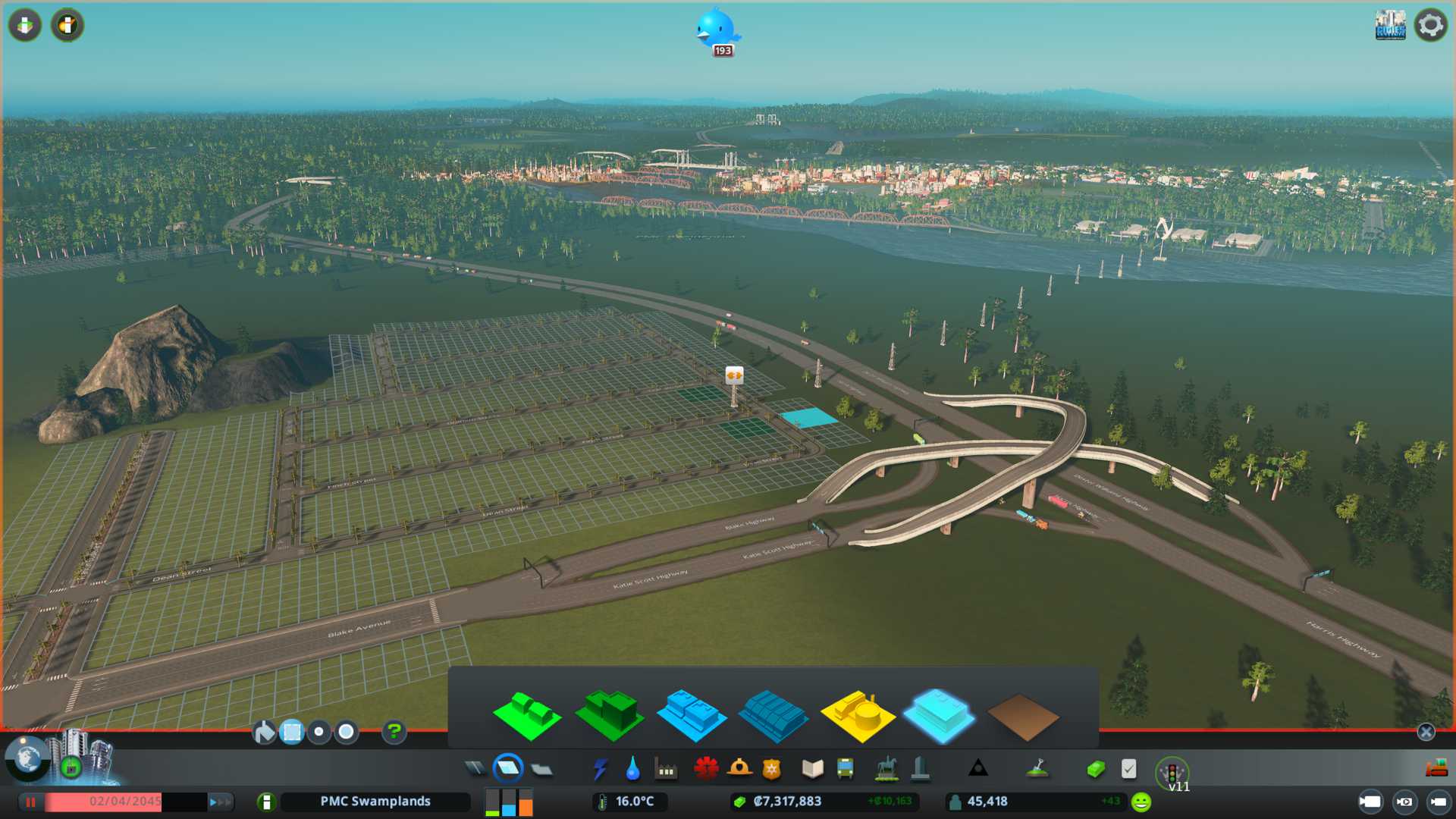Open the gear options menu
This screenshot has height=819, width=1456.
(1430, 25)
